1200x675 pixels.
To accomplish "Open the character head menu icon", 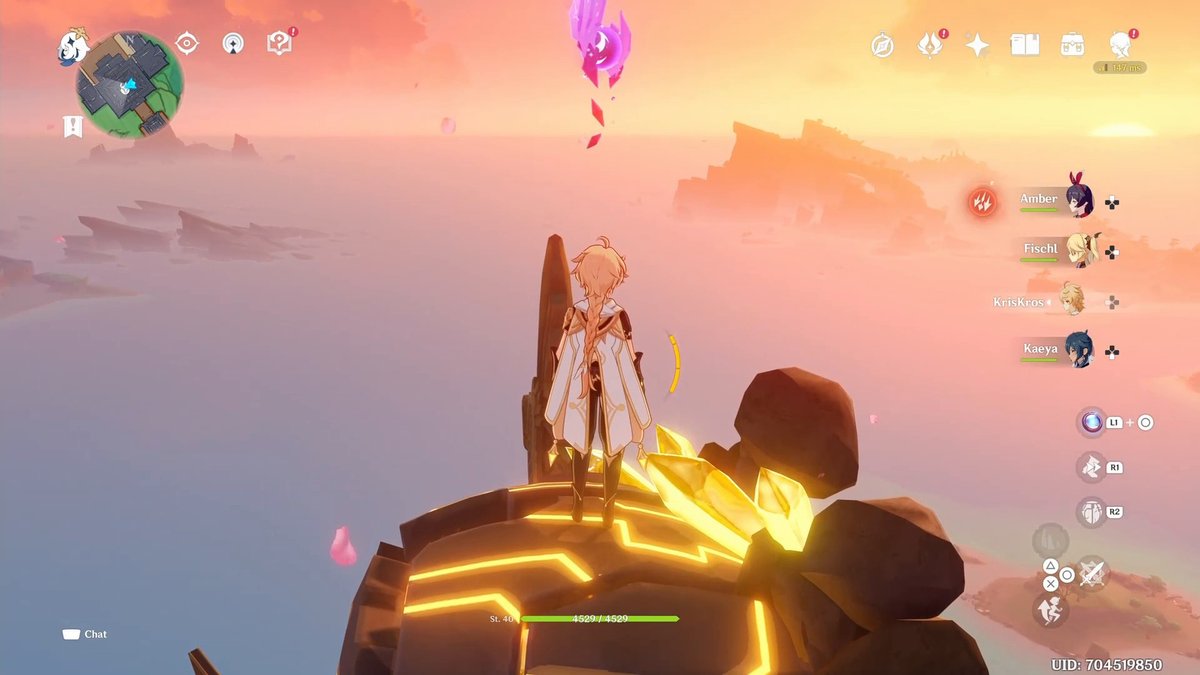I will (1120, 45).
